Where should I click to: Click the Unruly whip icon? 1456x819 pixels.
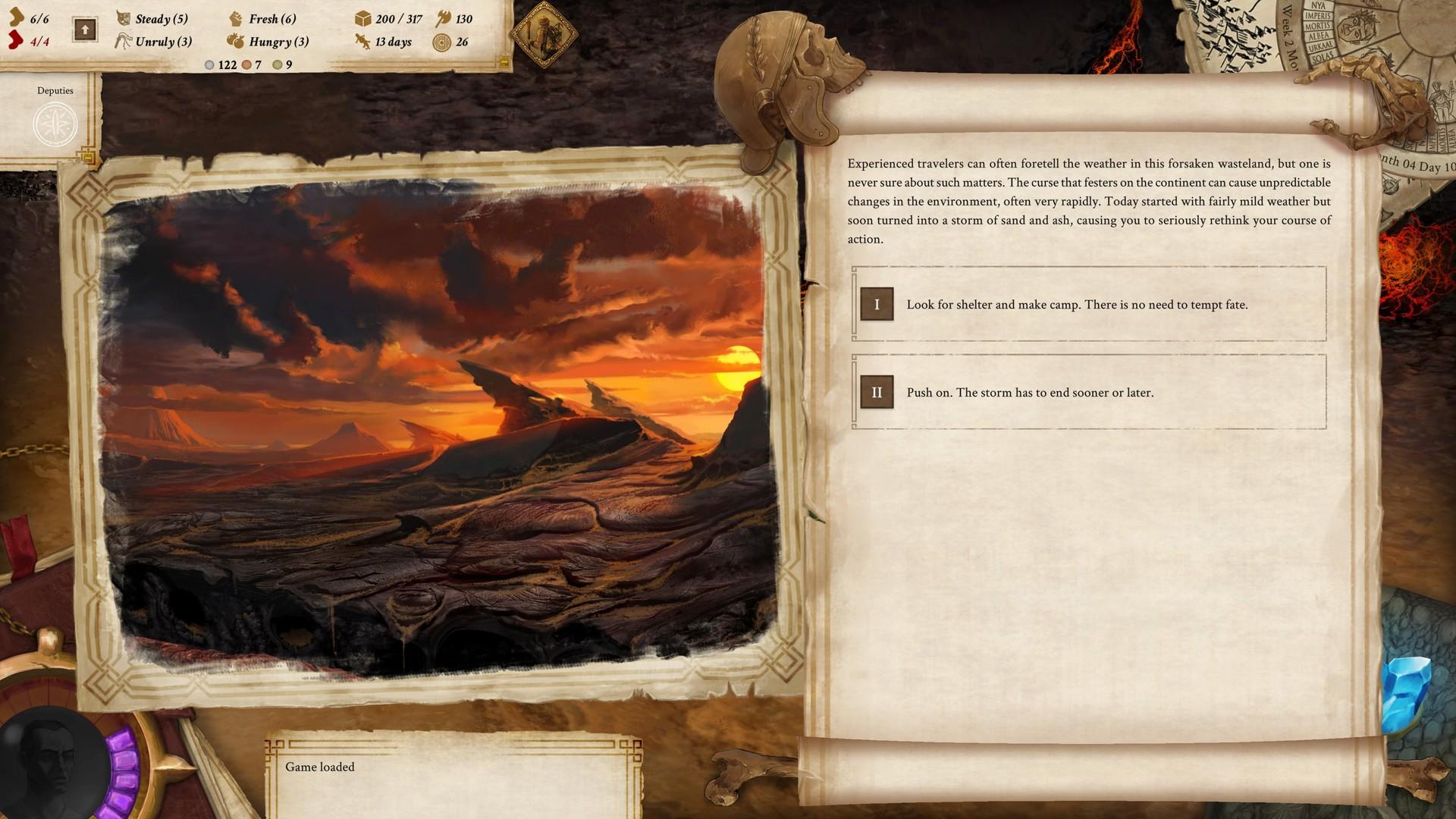123,42
